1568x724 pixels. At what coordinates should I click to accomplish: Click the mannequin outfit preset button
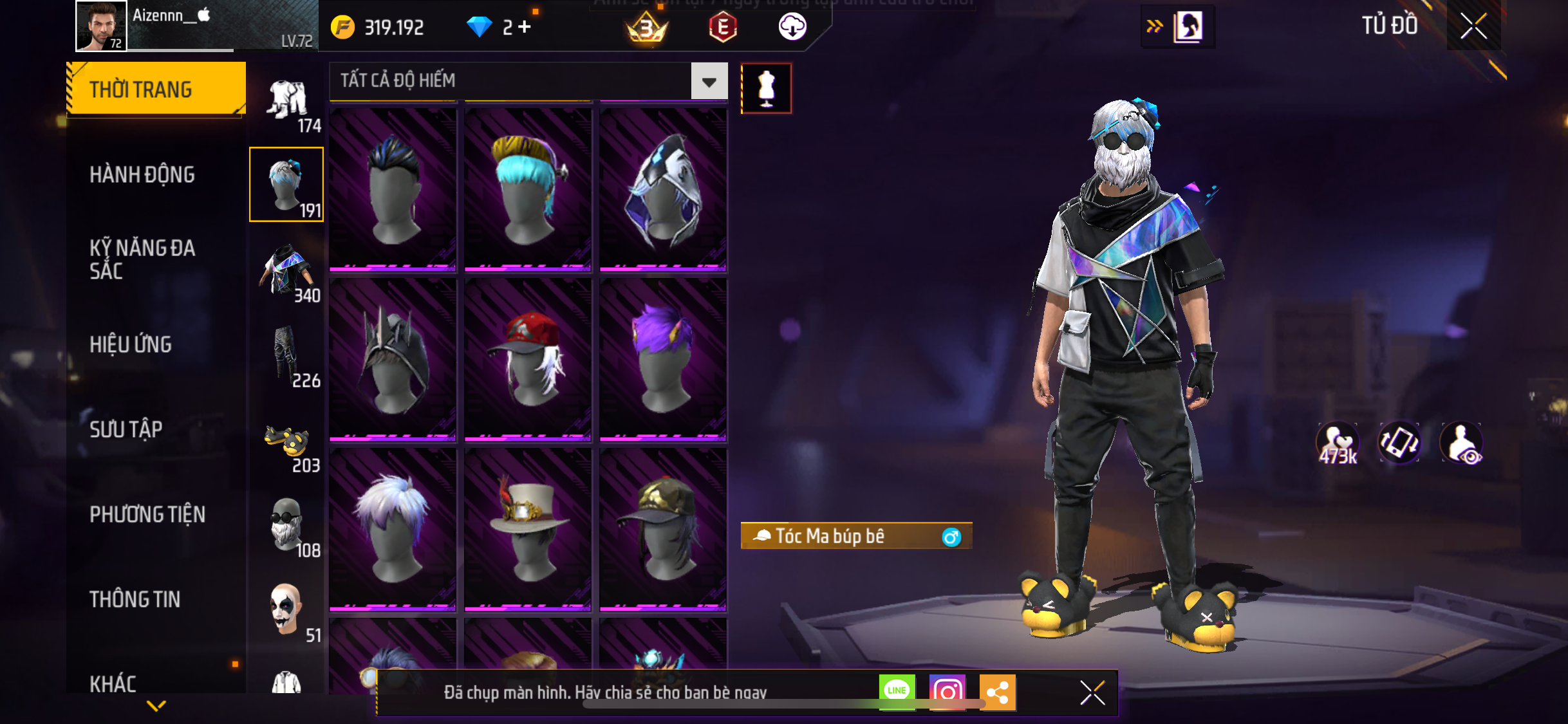tap(766, 89)
